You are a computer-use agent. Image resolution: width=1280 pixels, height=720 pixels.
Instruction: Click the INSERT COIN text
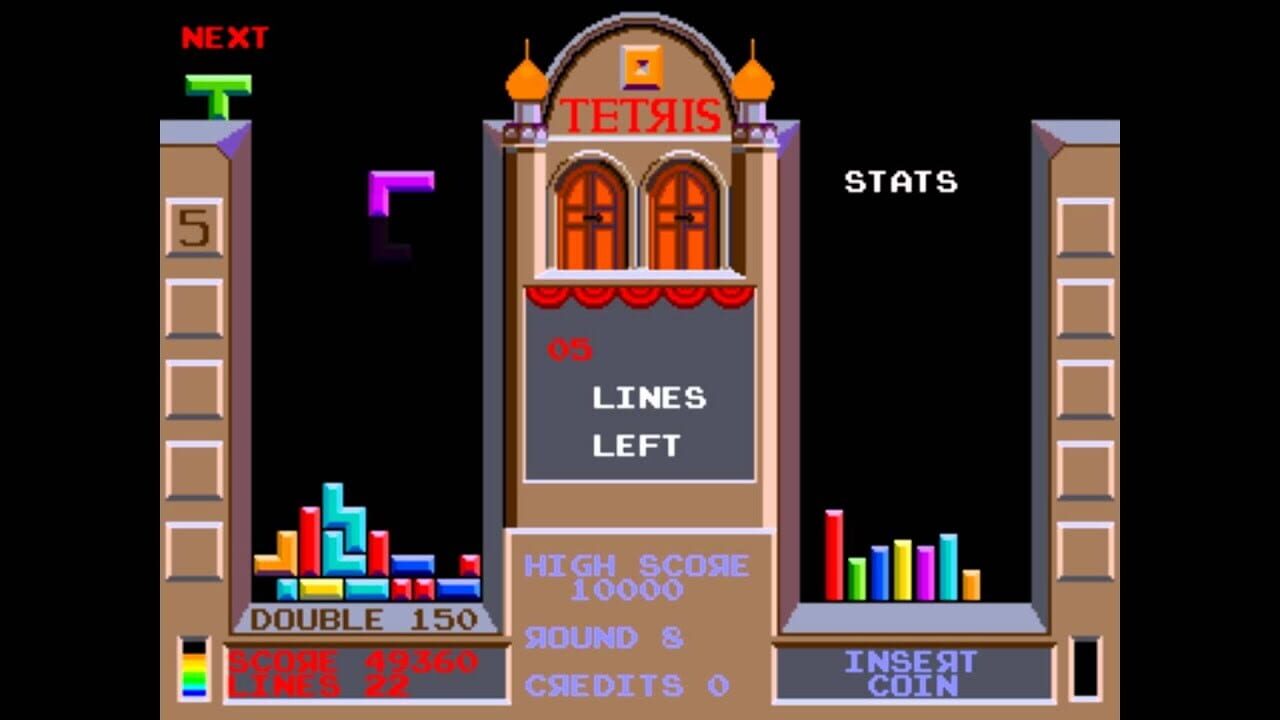tap(913, 672)
